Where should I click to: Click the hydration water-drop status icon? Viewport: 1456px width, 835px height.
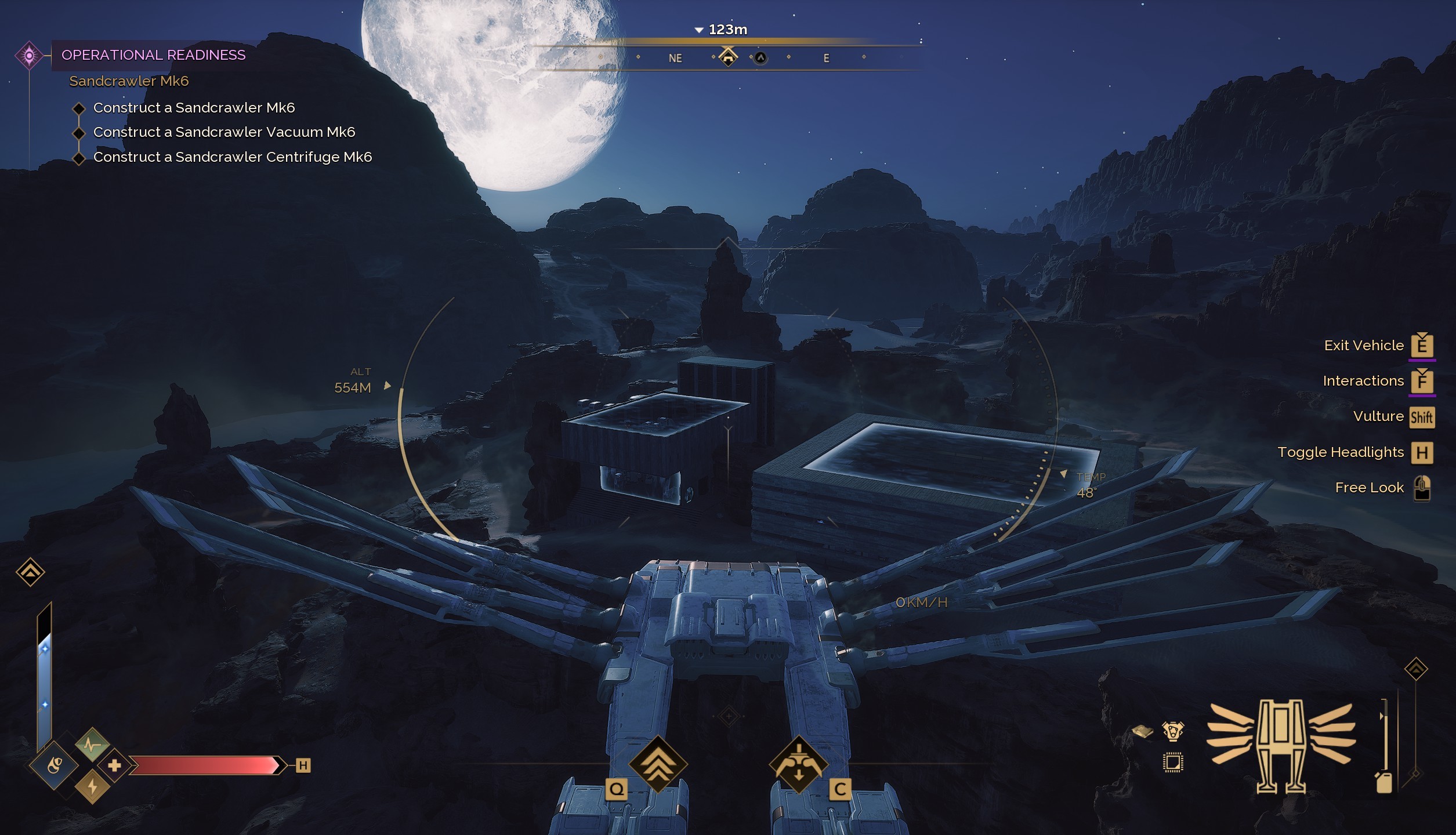pos(54,766)
